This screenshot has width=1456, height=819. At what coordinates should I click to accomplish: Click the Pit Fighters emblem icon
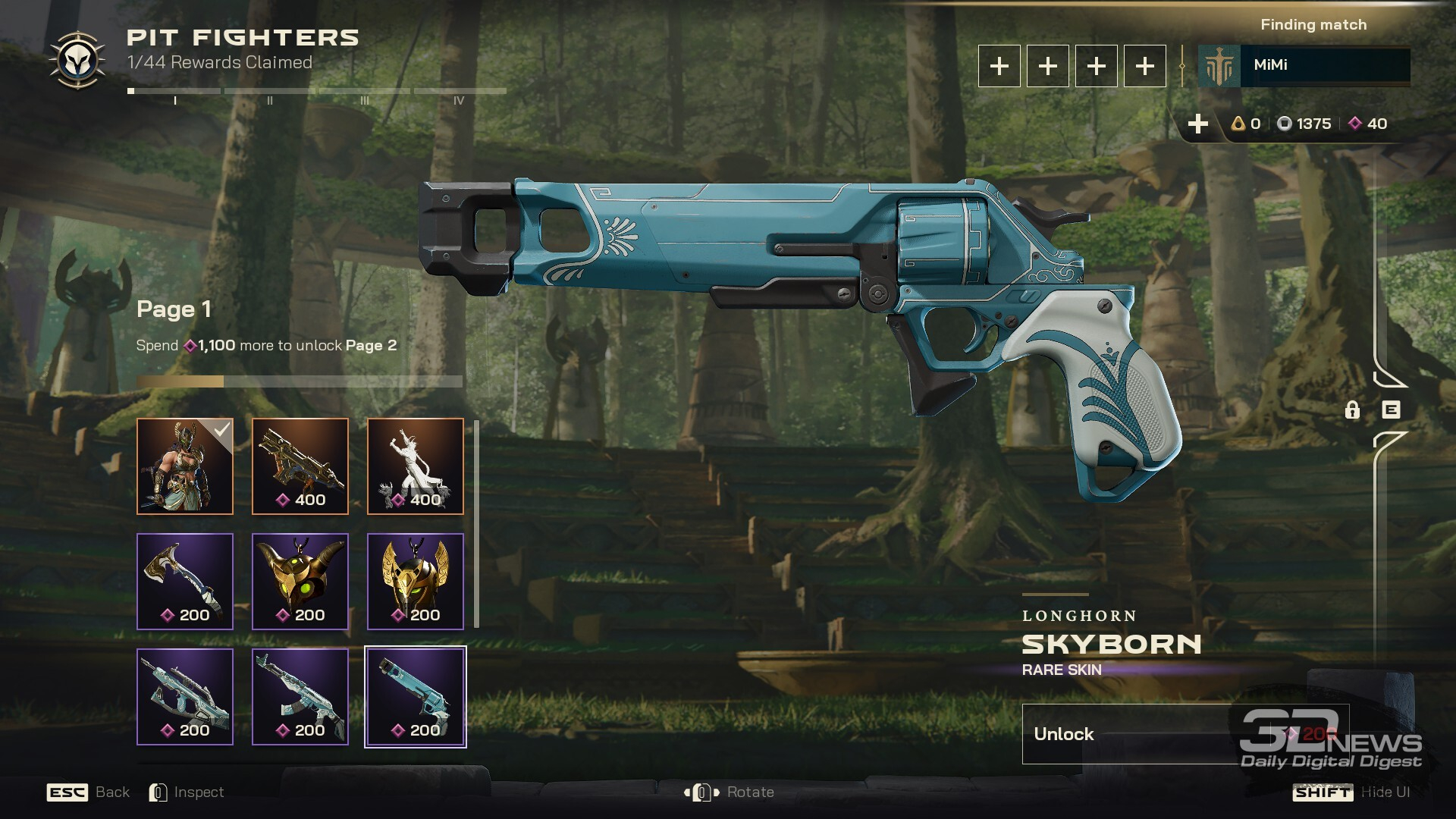click(77, 61)
